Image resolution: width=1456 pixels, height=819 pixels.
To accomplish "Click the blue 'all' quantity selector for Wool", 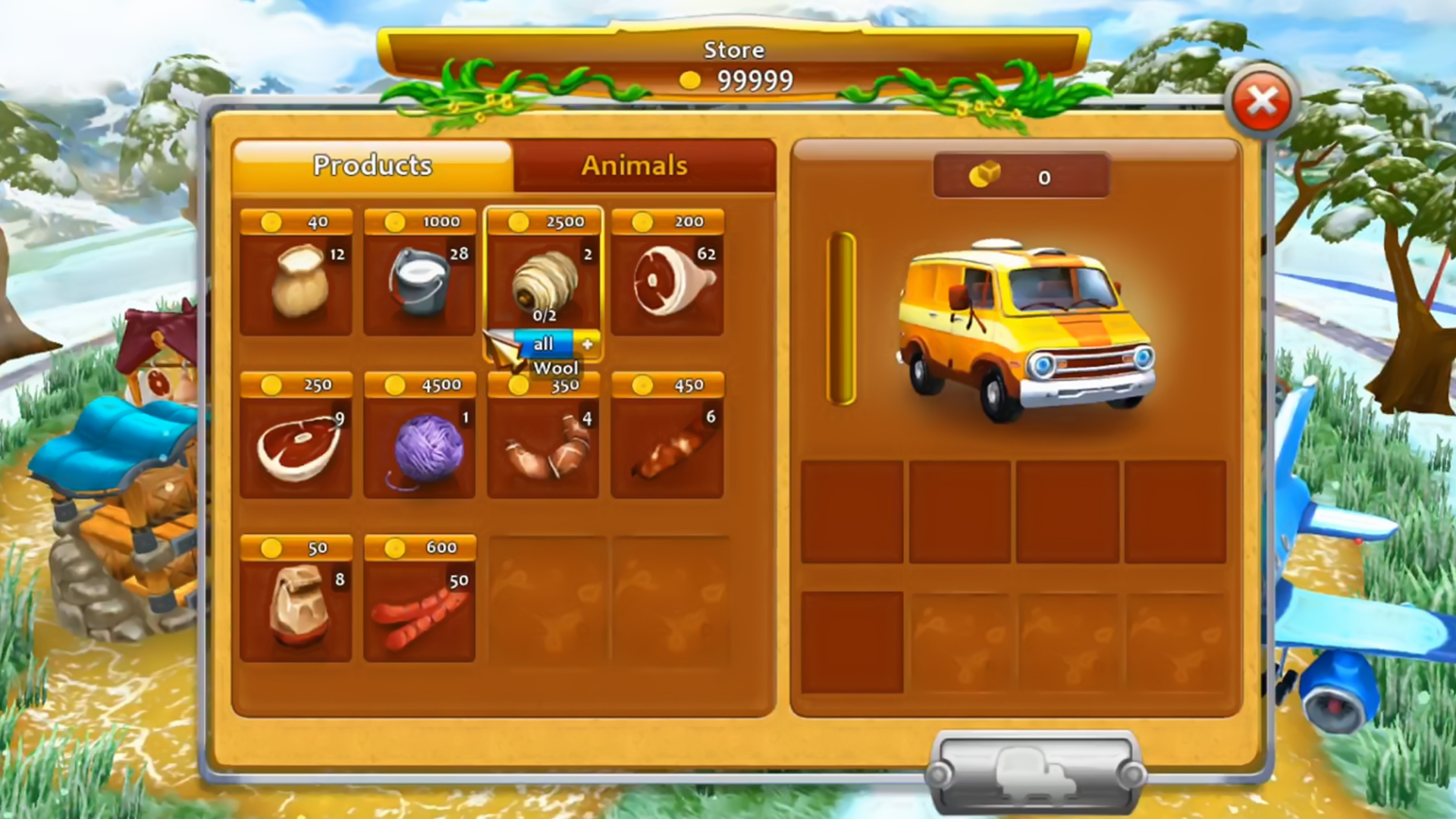I will tap(544, 344).
